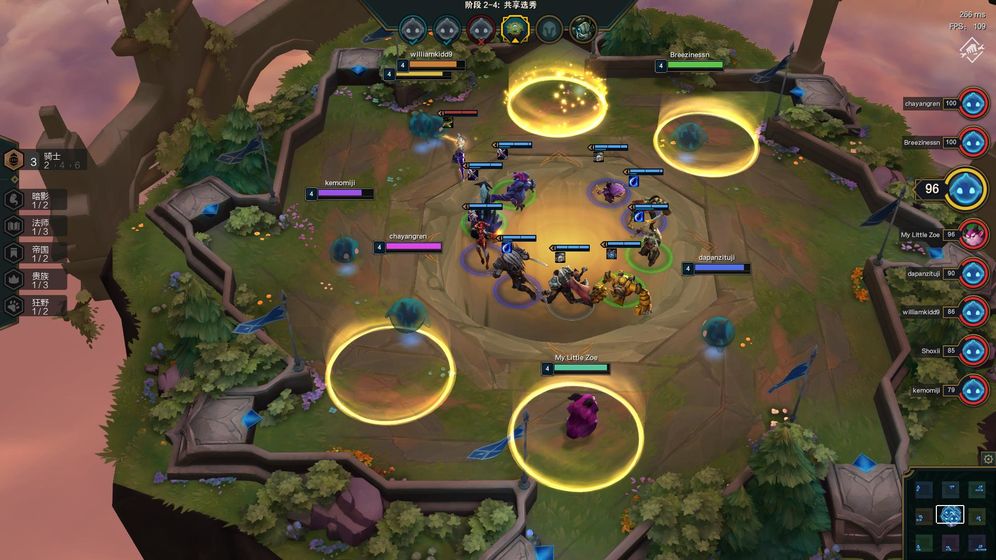Click the final monster stage icon
The image size is (996, 560).
coord(582,29)
